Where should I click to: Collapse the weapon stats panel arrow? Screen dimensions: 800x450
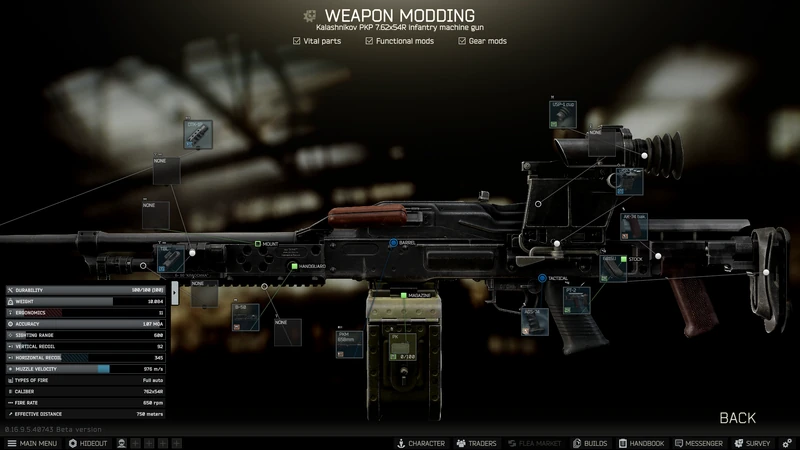[174, 292]
